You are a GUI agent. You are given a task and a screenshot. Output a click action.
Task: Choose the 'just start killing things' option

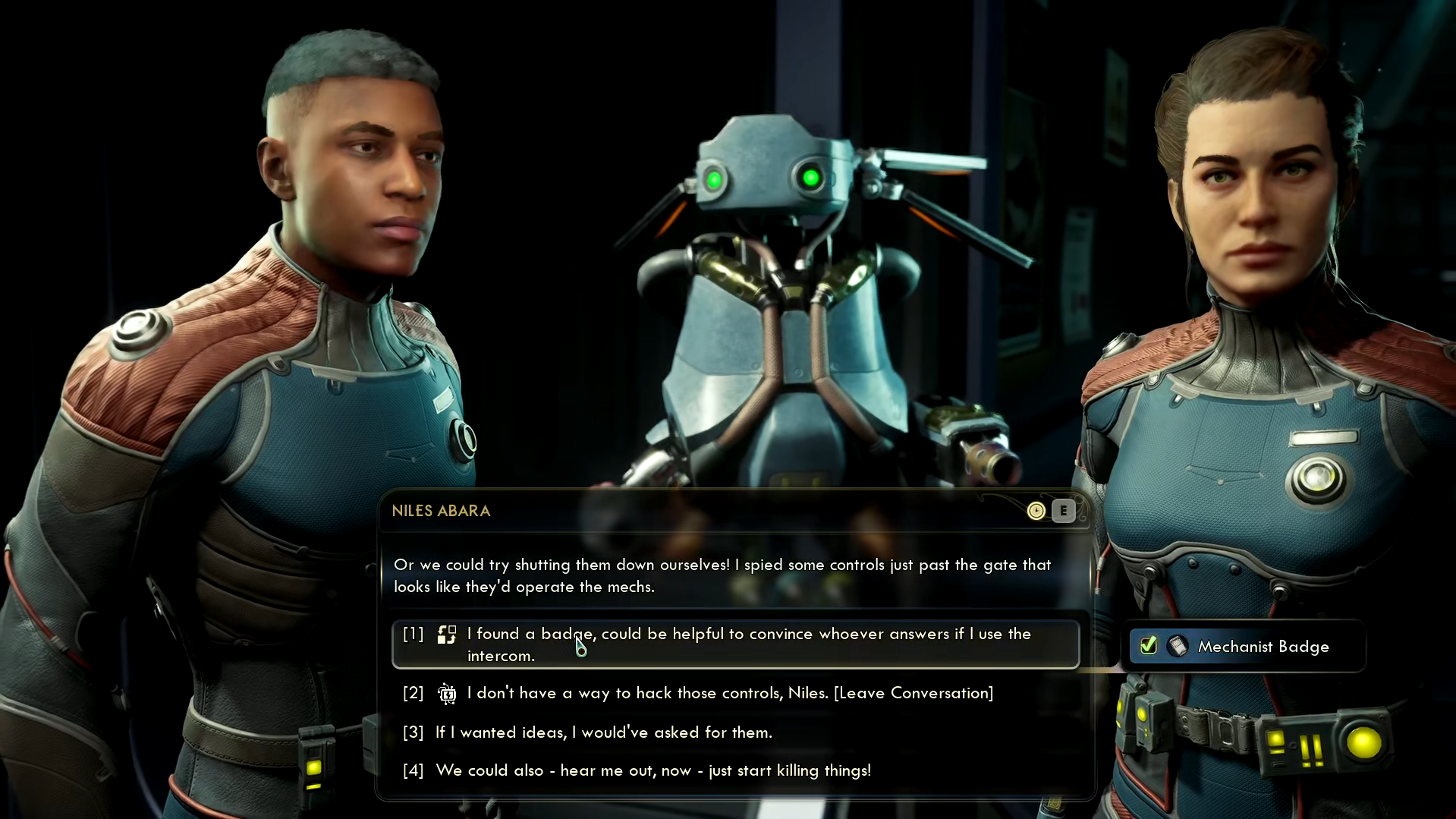(x=653, y=770)
